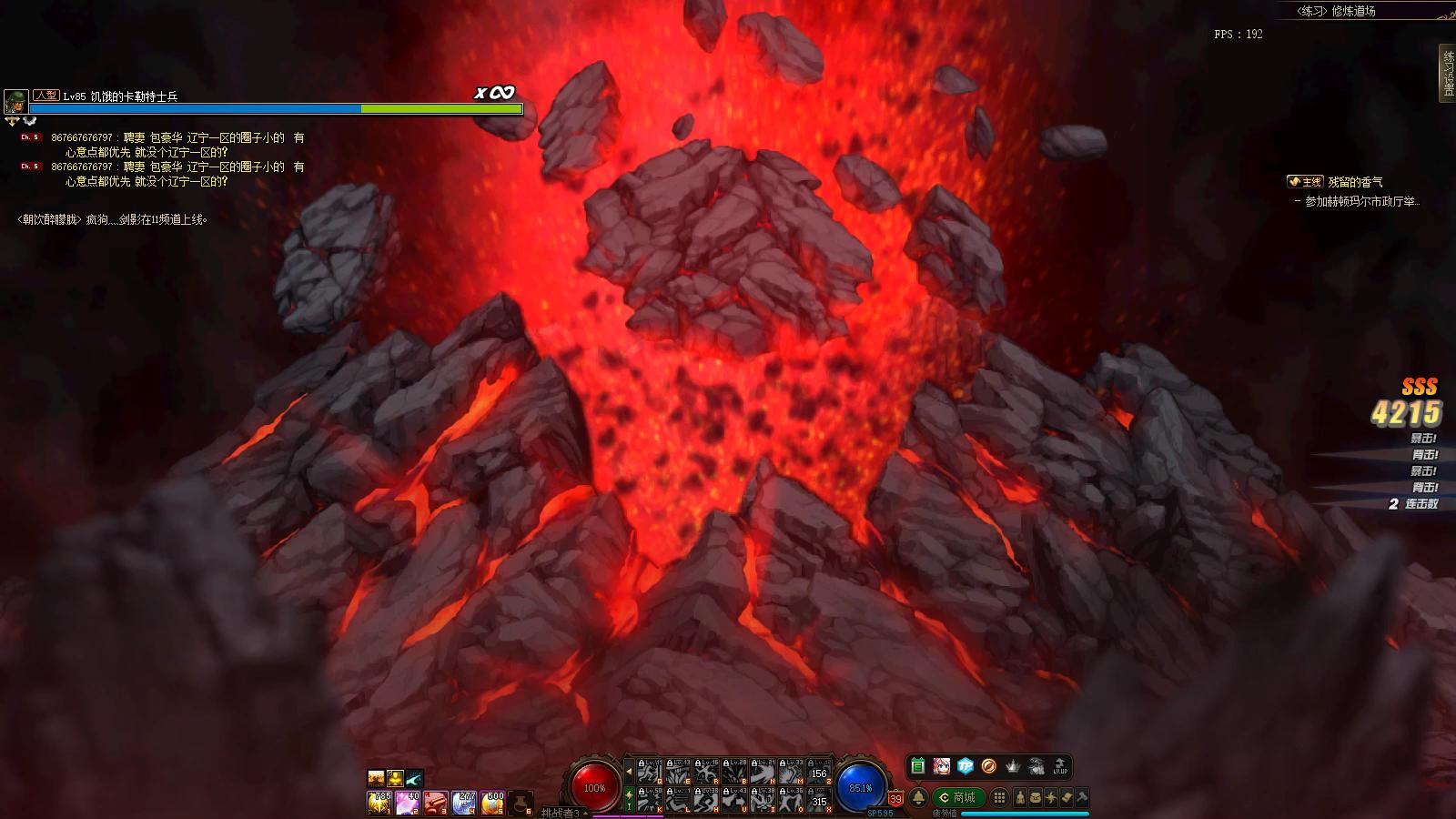Image resolution: width=1456 pixels, height=819 pixels.
Task: Click the pink-haired character portrait icon
Action: click(x=941, y=766)
